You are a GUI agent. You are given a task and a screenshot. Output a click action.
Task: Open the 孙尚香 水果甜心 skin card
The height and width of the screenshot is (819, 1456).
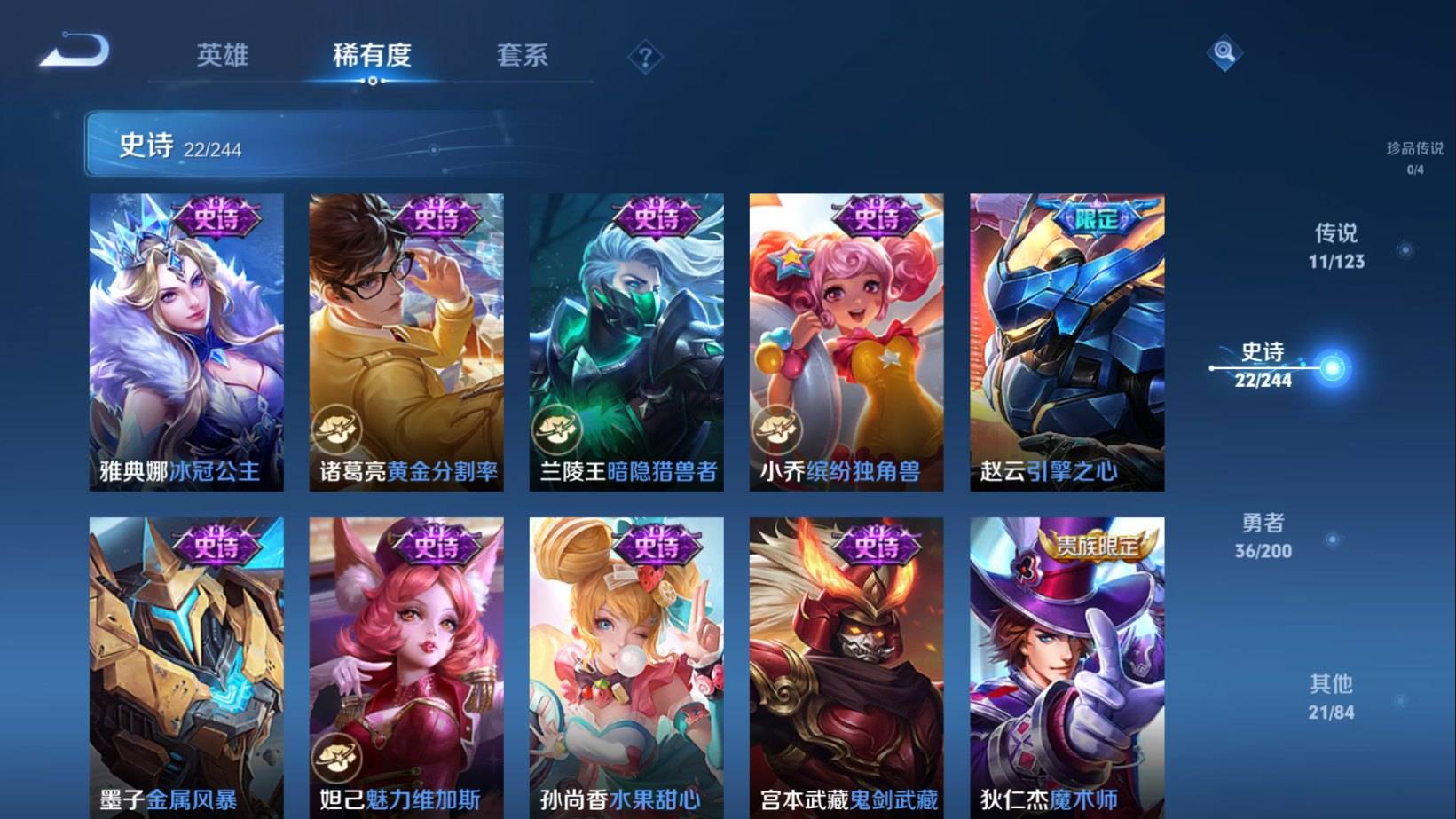626,665
